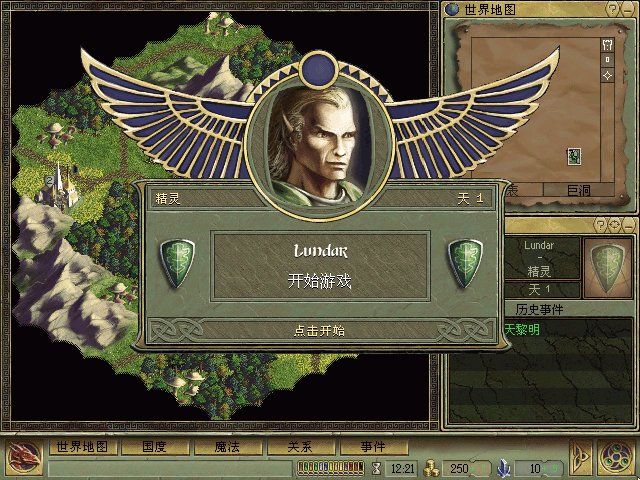Click the 点击开始 bar to begin
Screen dimensions: 640x480
point(319,330)
